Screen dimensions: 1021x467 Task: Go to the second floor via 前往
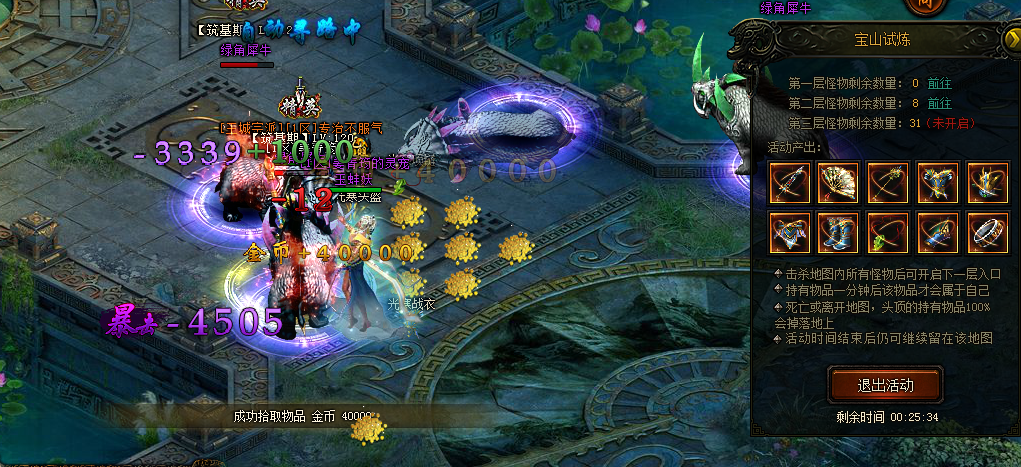coord(939,103)
